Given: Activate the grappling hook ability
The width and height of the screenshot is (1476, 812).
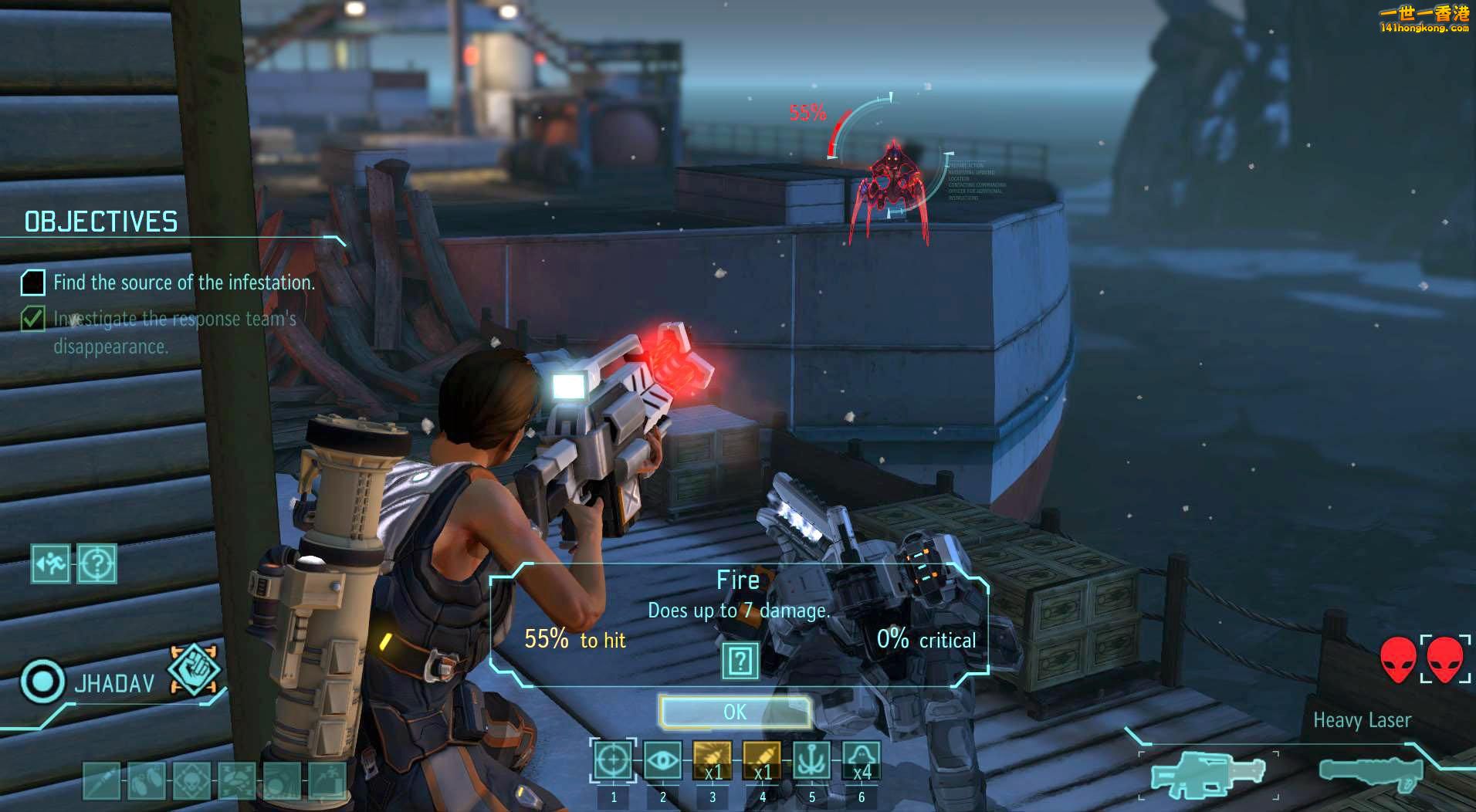Looking at the screenshot, I should pos(811,761).
